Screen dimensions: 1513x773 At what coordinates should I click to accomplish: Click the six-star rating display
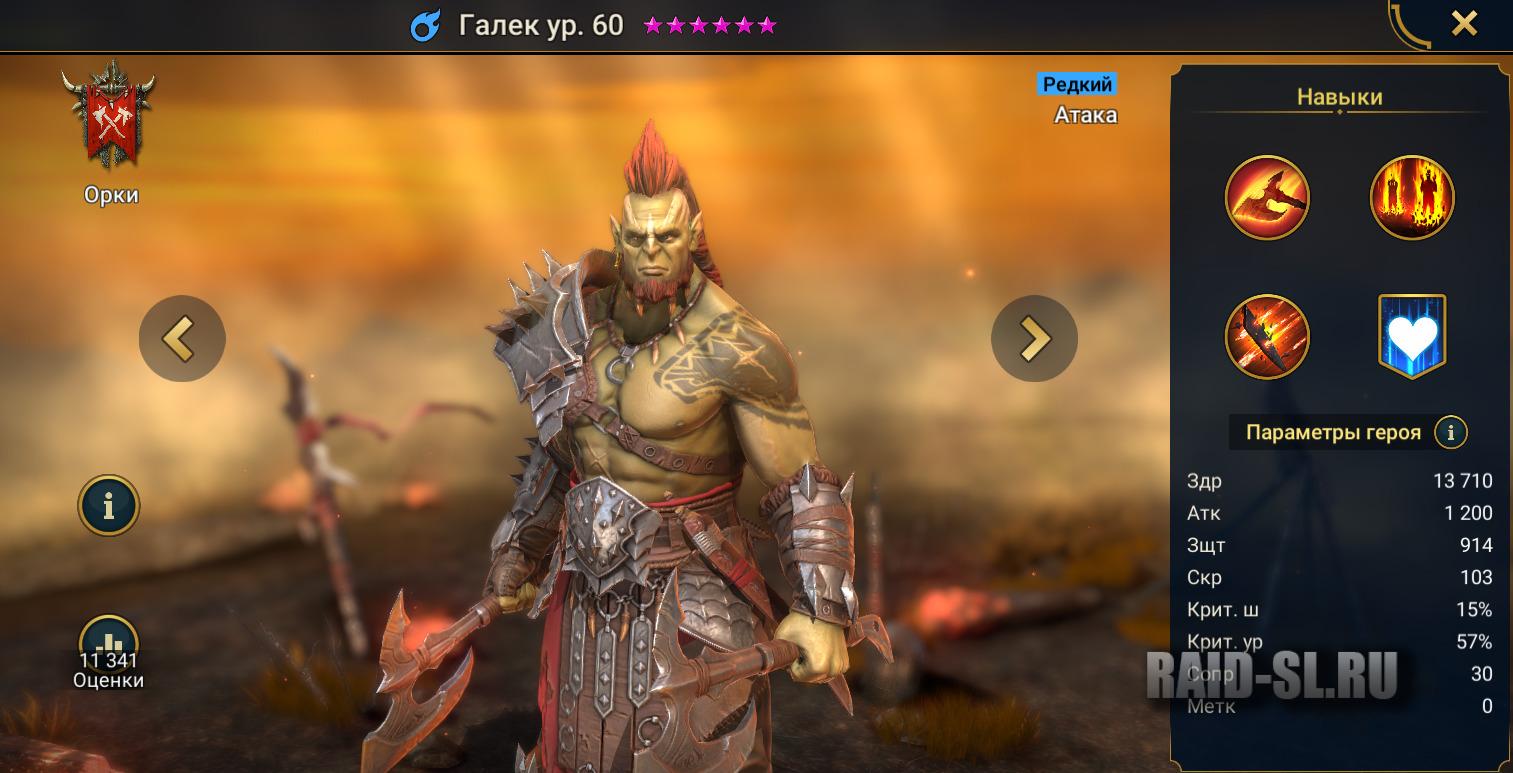click(708, 25)
